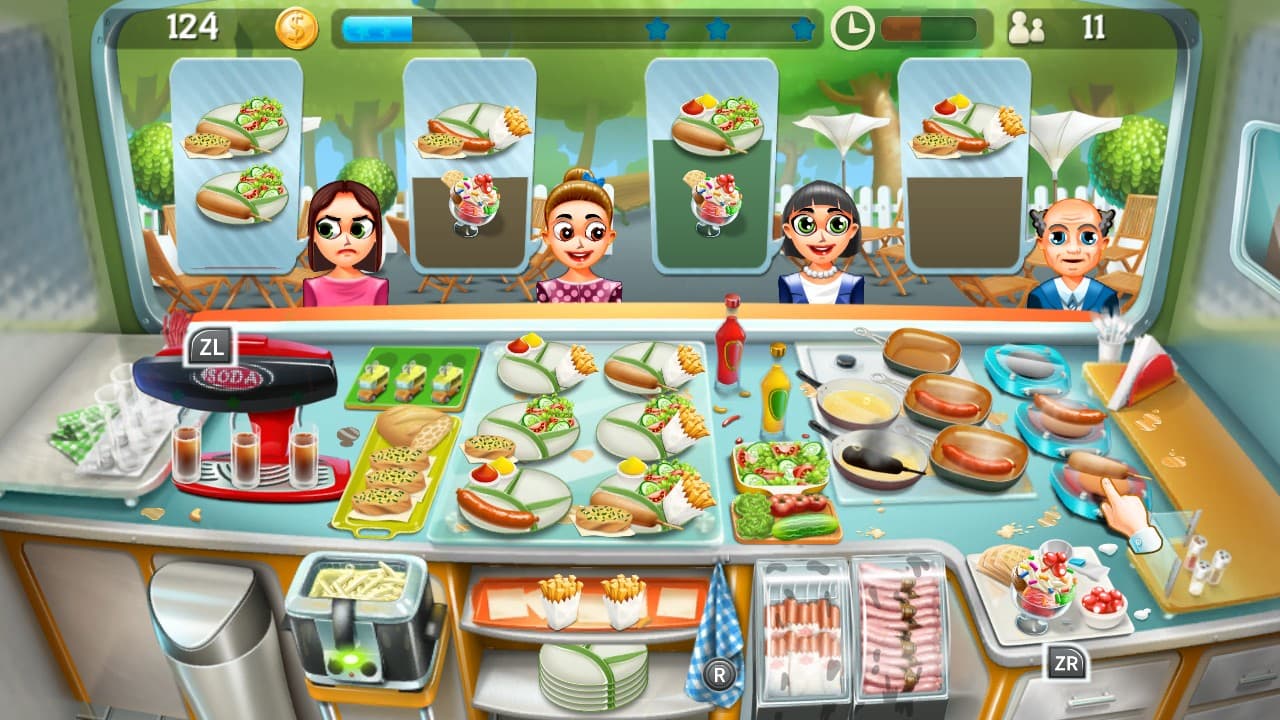Click the bowl of cherries next to the sundae

coord(1105,601)
